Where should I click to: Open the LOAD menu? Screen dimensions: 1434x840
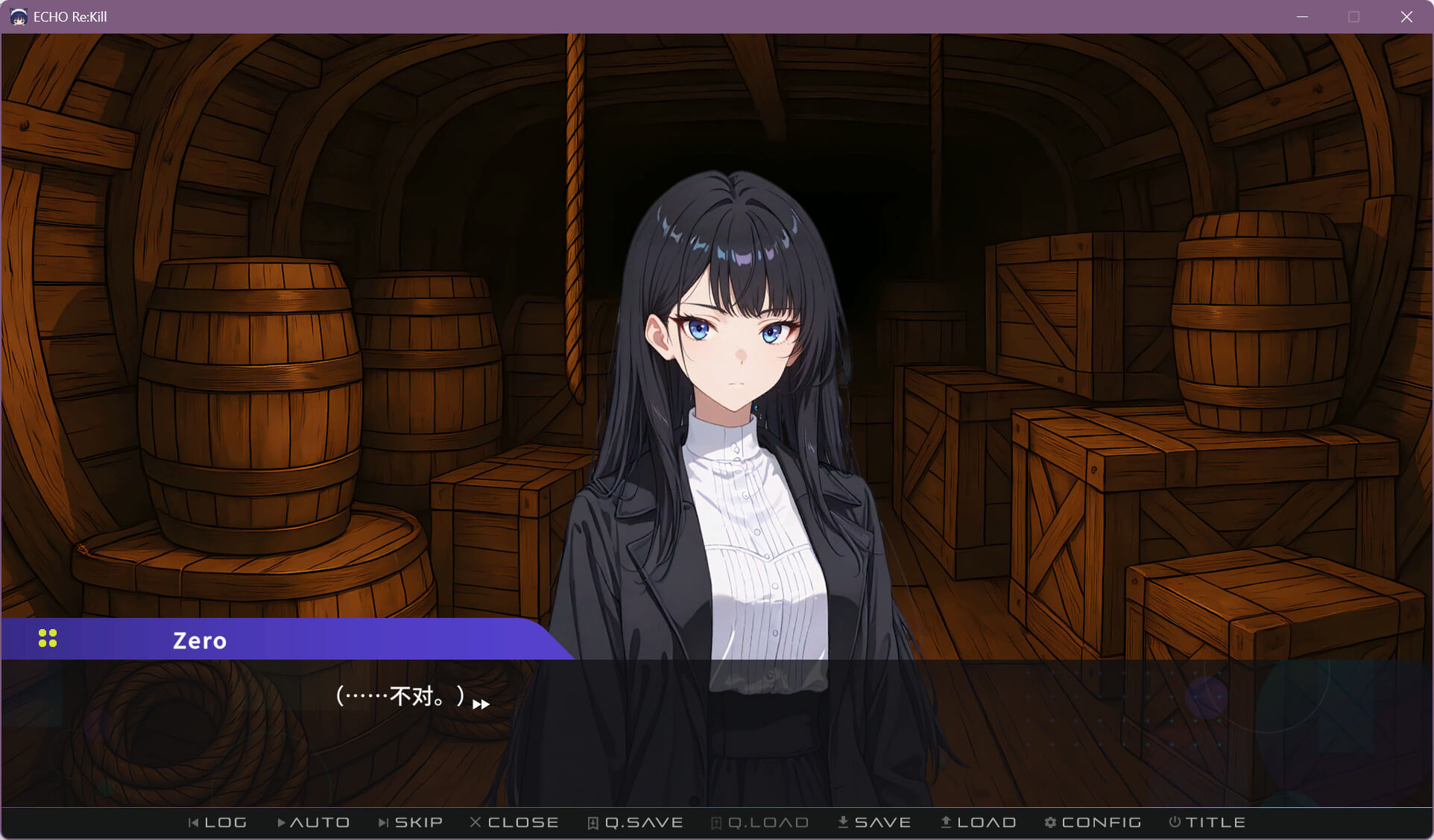coord(978,822)
